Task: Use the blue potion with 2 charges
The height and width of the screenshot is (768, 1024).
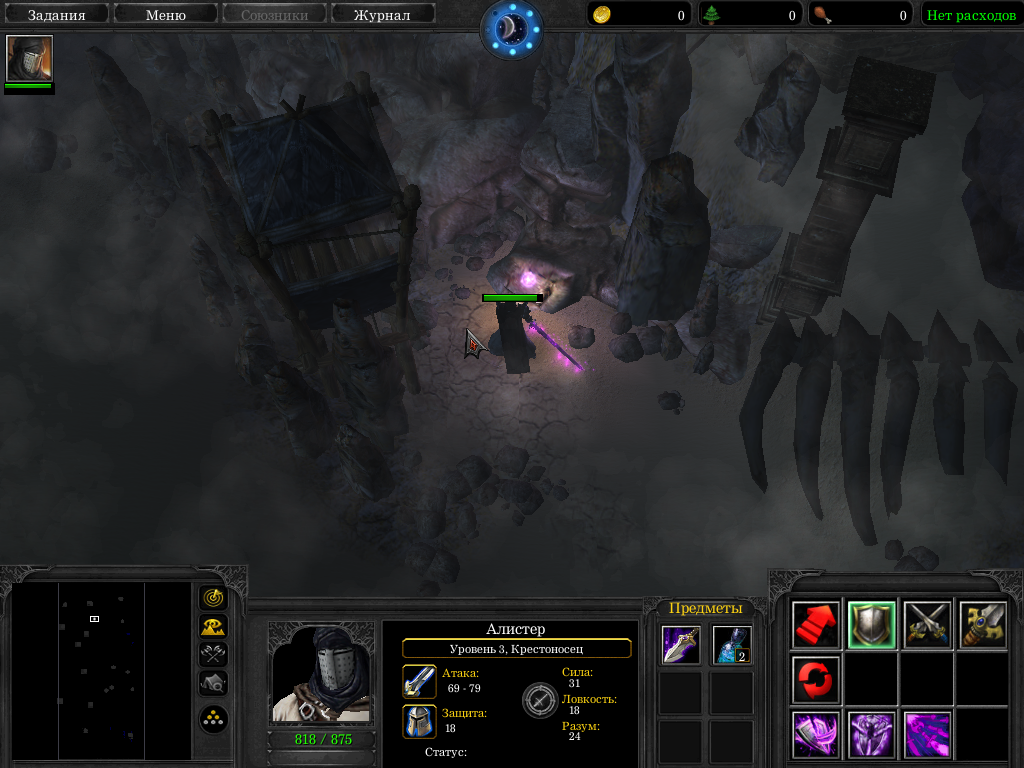Action: tap(732, 645)
